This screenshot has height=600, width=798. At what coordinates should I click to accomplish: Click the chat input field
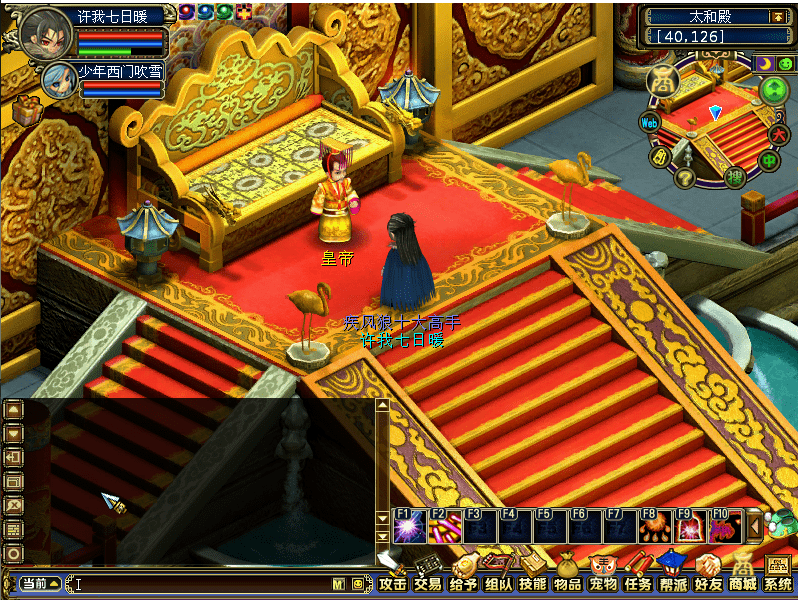(x=200, y=583)
